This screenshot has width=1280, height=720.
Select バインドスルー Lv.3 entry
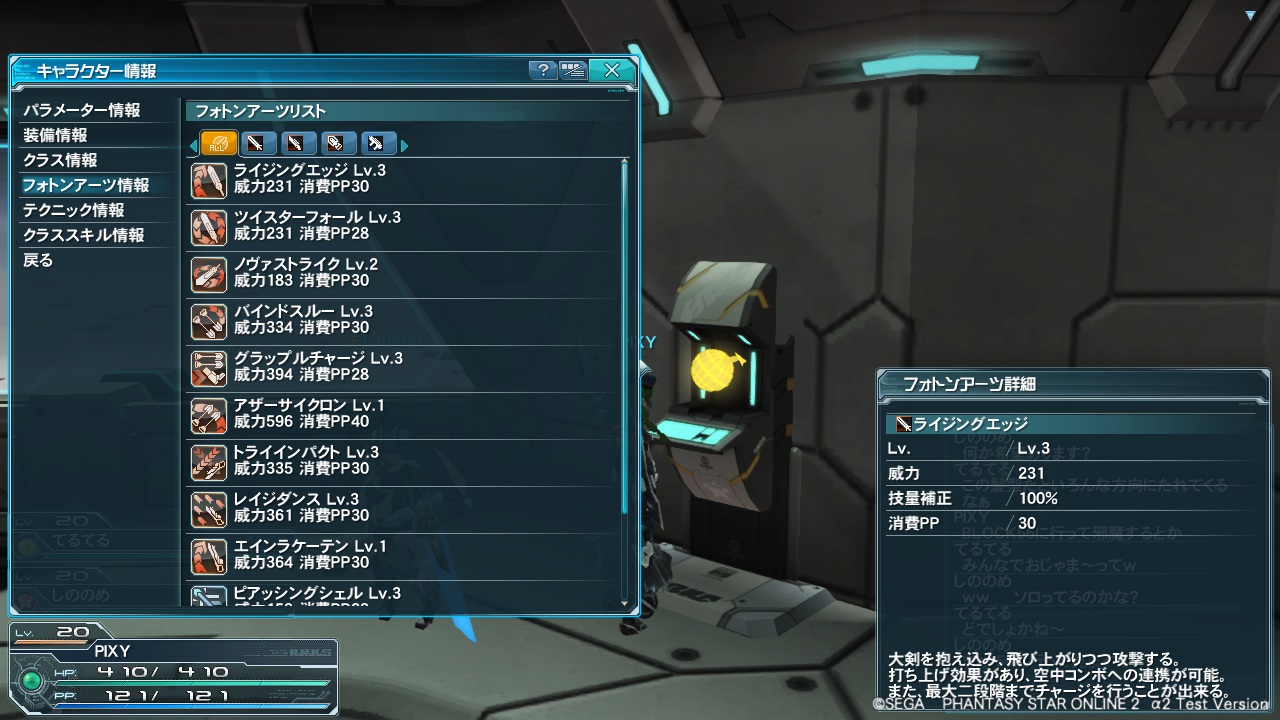pyautogui.click(x=400, y=320)
